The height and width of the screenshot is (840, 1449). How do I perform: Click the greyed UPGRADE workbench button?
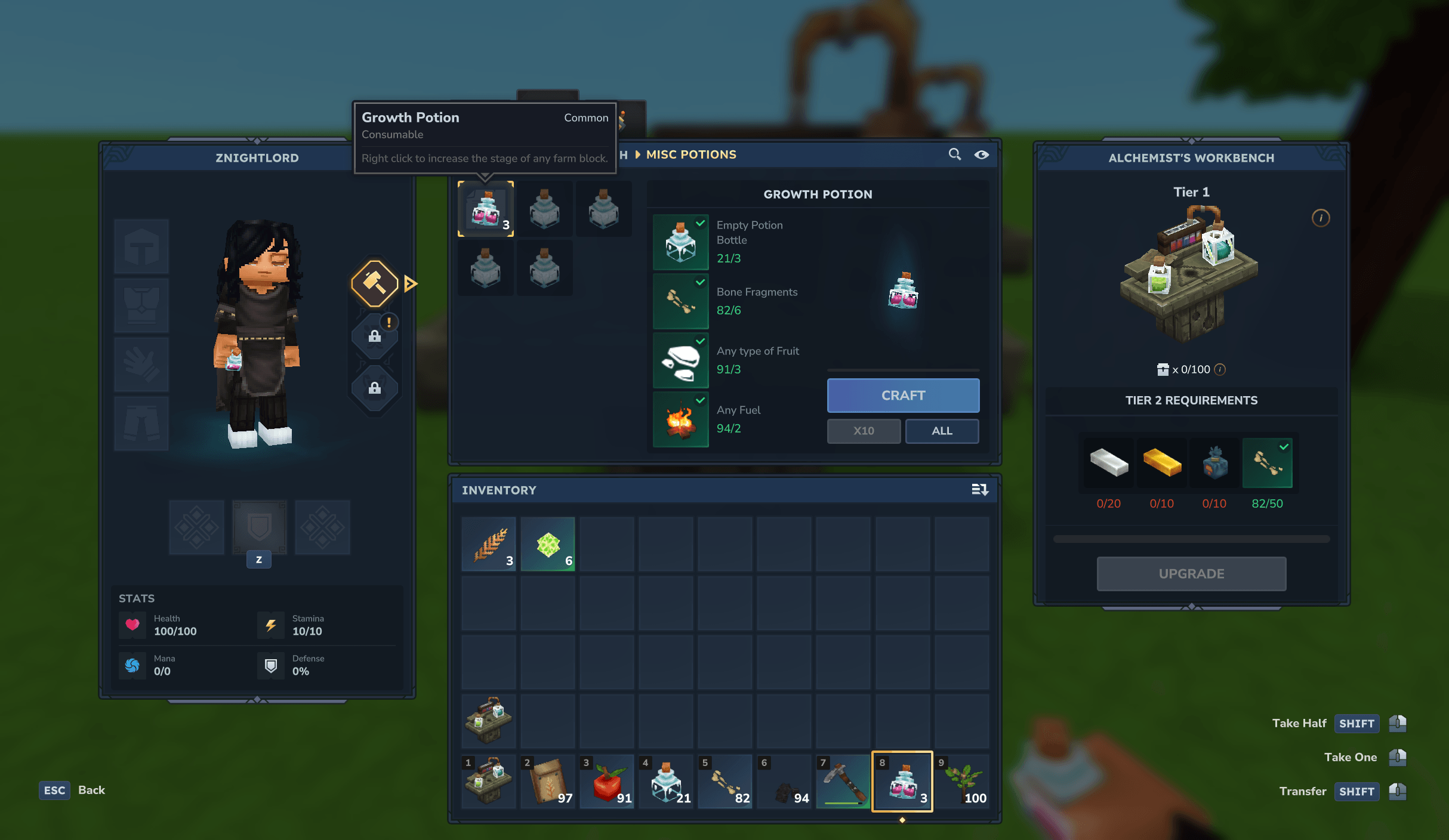pyautogui.click(x=1191, y=574)
